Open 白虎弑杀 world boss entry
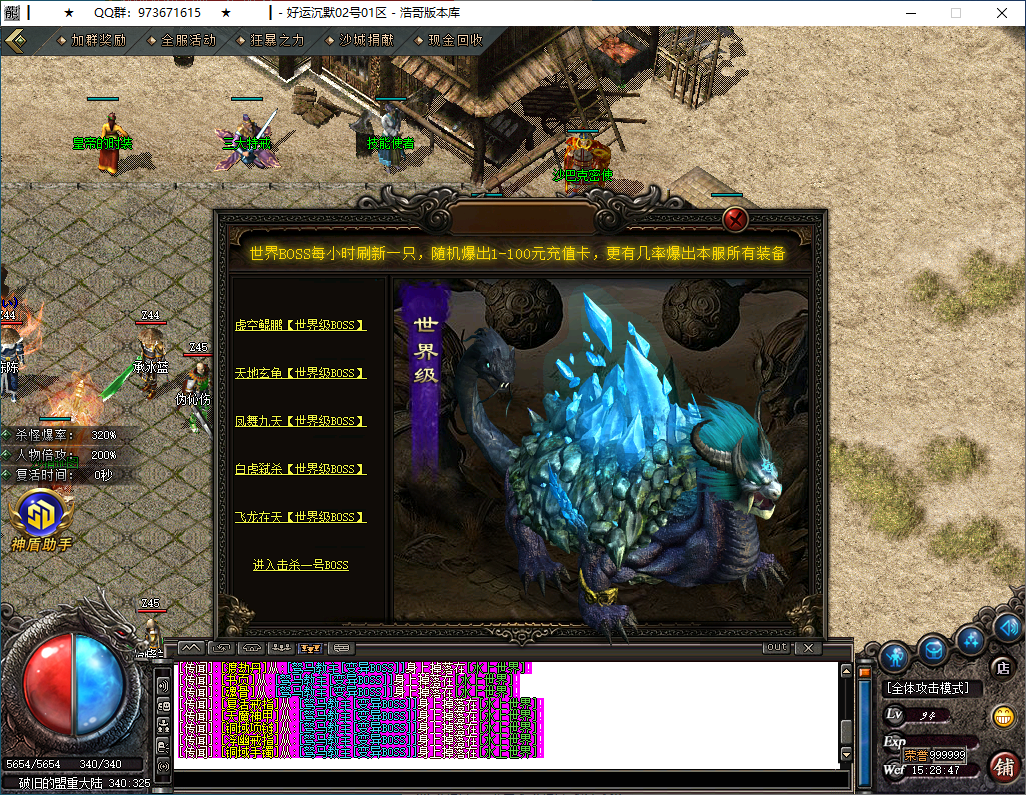Screen dimensions: 1026x795 [x=300, y=469]
